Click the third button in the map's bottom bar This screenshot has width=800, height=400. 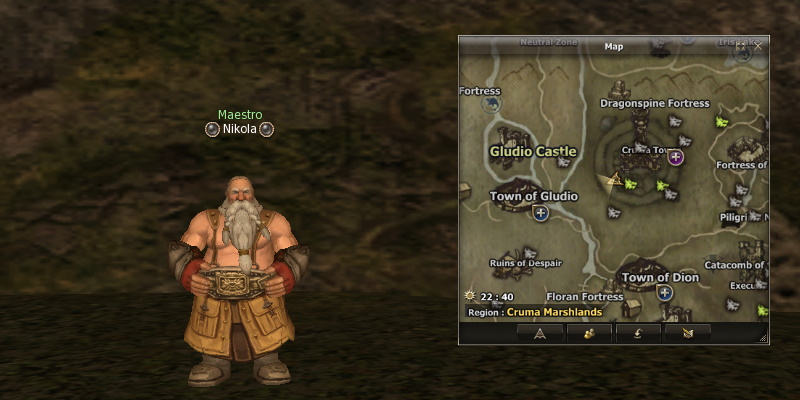coord(638,333)
